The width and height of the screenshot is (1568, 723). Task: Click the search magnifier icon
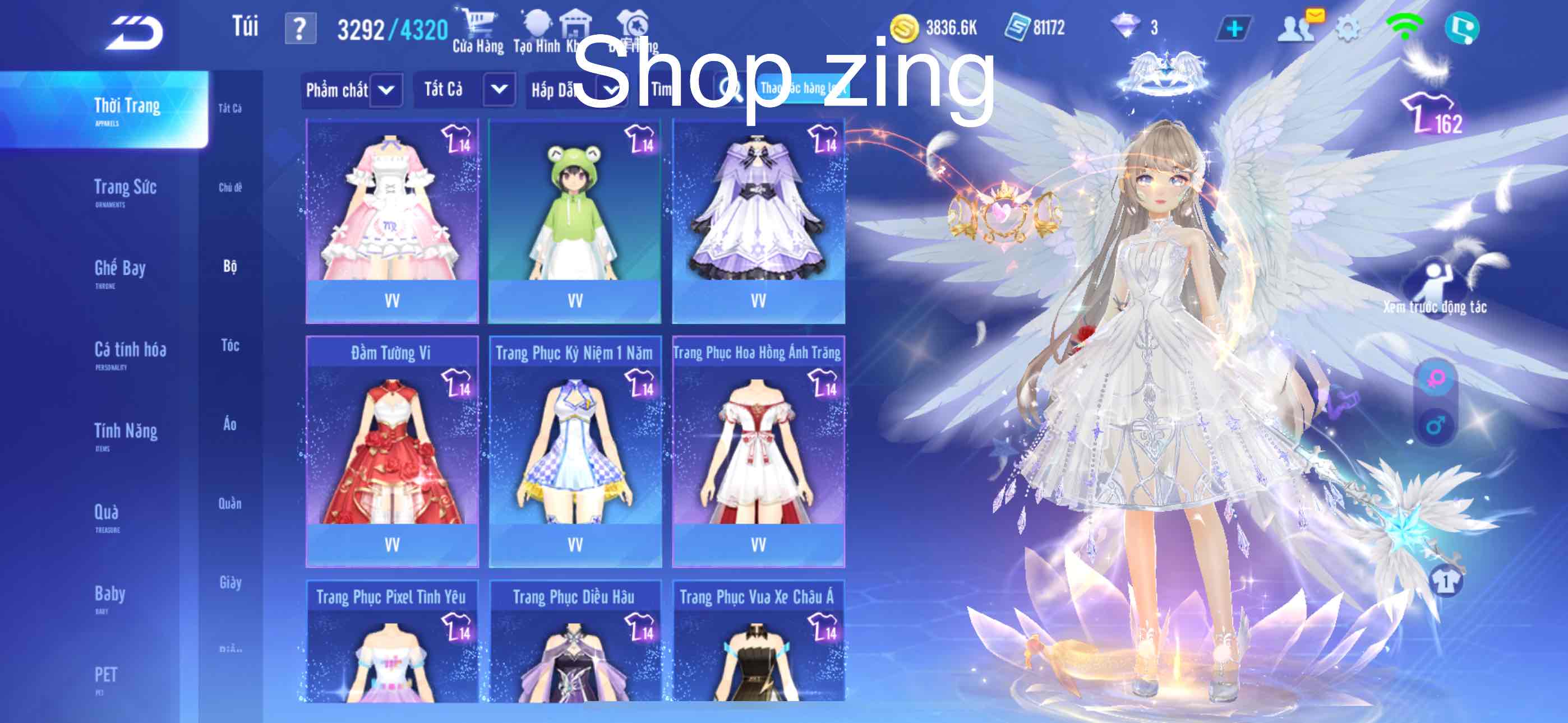tap(726, 89)
